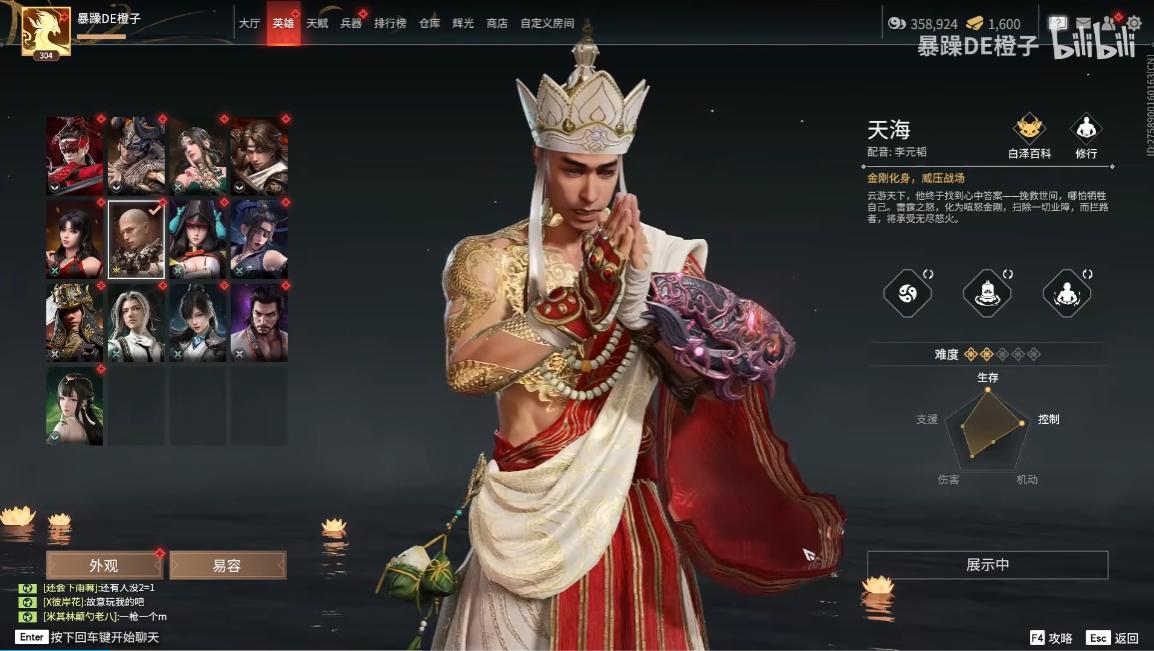1154x651 pixels.
Task: Open the 商店 shop tab
Action: [x=496, y=24]
